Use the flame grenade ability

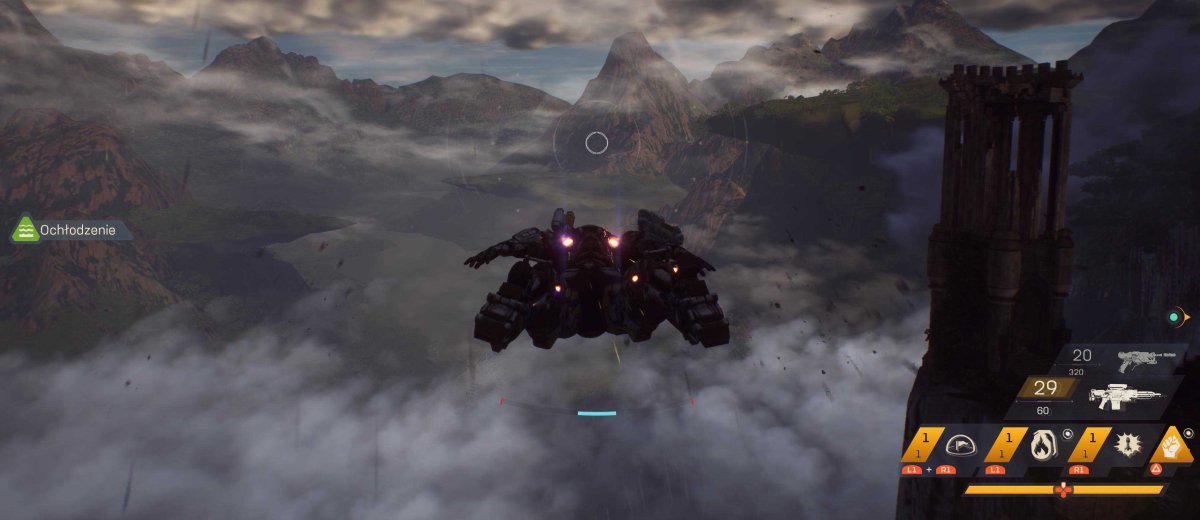[1040, 444]
